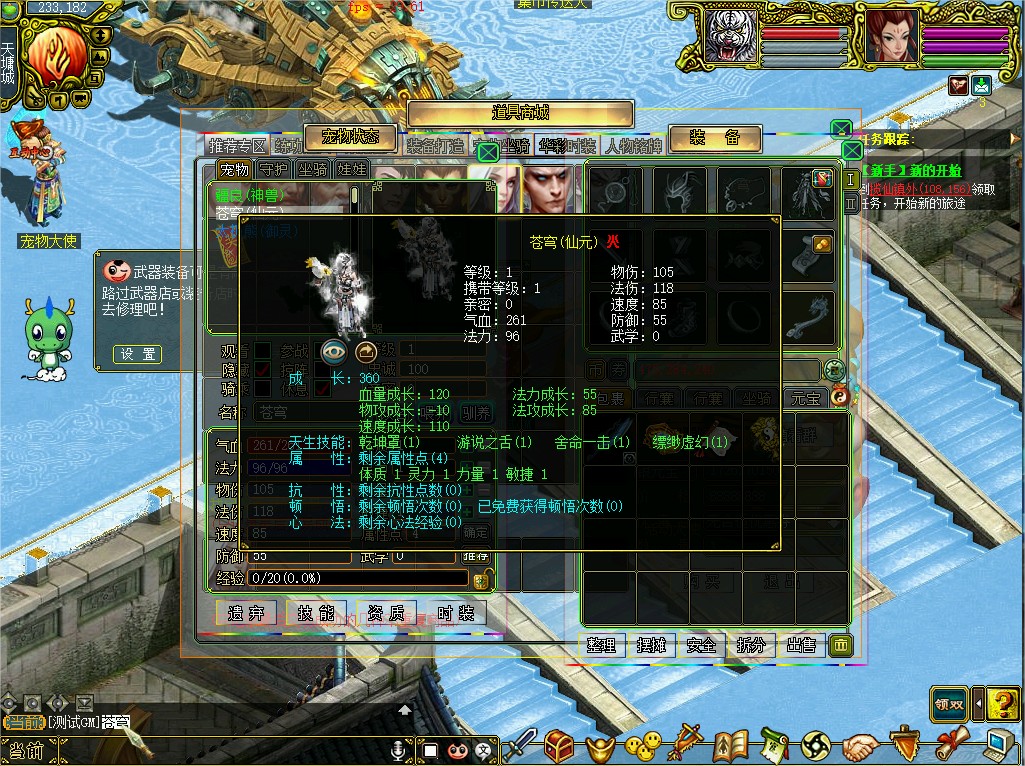Image resolution: width=1025 pixels, height=766 pixels.
Task: Click the 遗弃 (abandon pet) button
Action: (x=246, y=613)
